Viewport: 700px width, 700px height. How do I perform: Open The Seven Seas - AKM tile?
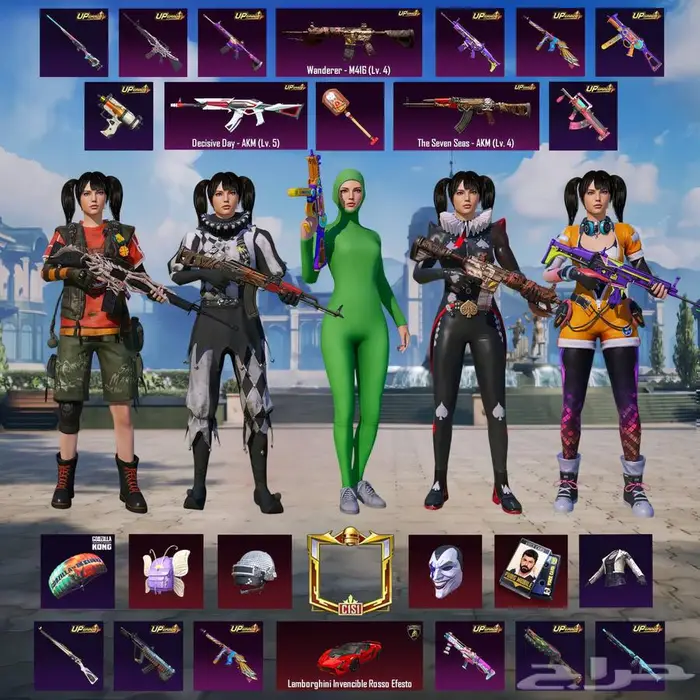466,115
